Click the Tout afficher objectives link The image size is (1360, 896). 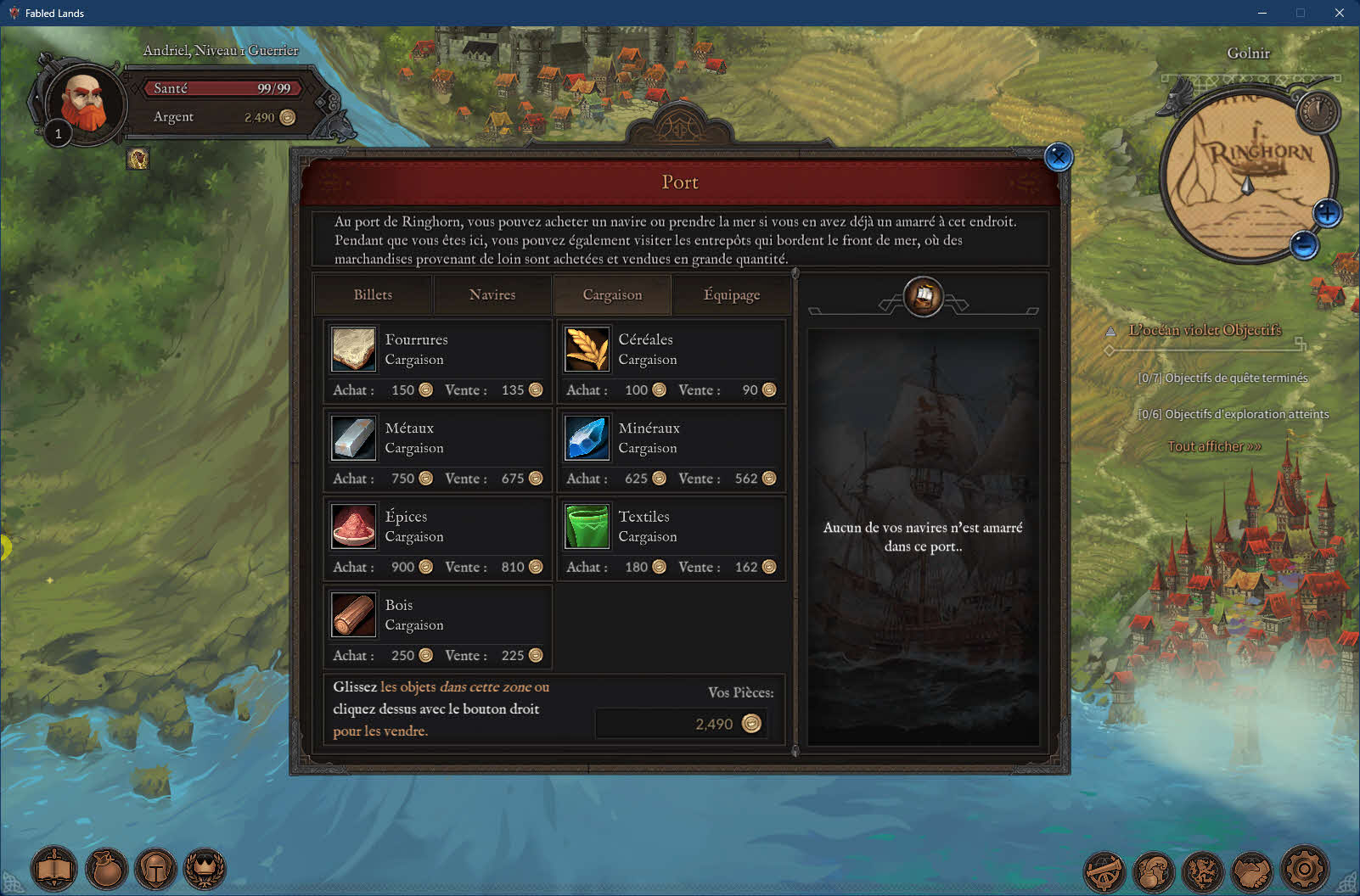point(1213,446)
